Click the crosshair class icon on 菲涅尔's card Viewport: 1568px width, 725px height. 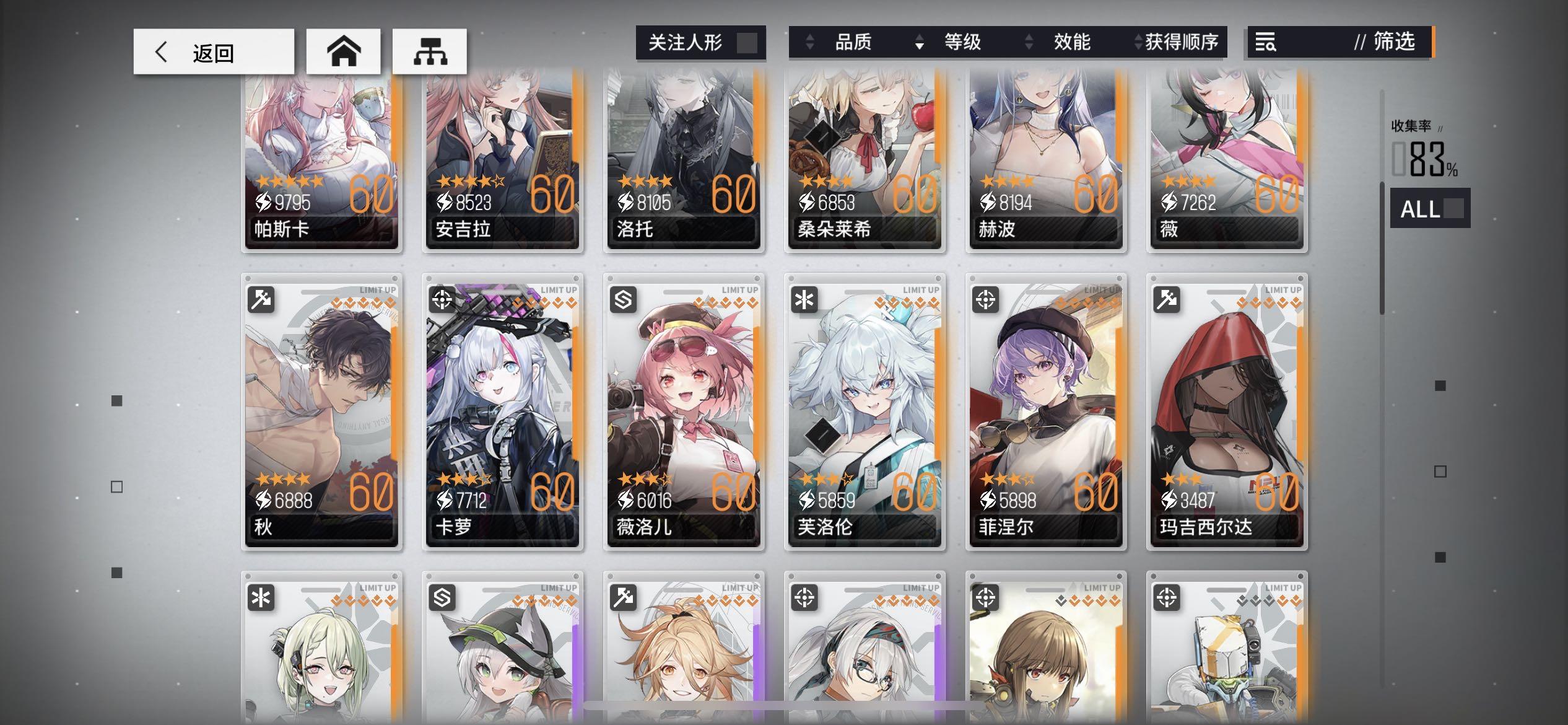coord(987,299)
